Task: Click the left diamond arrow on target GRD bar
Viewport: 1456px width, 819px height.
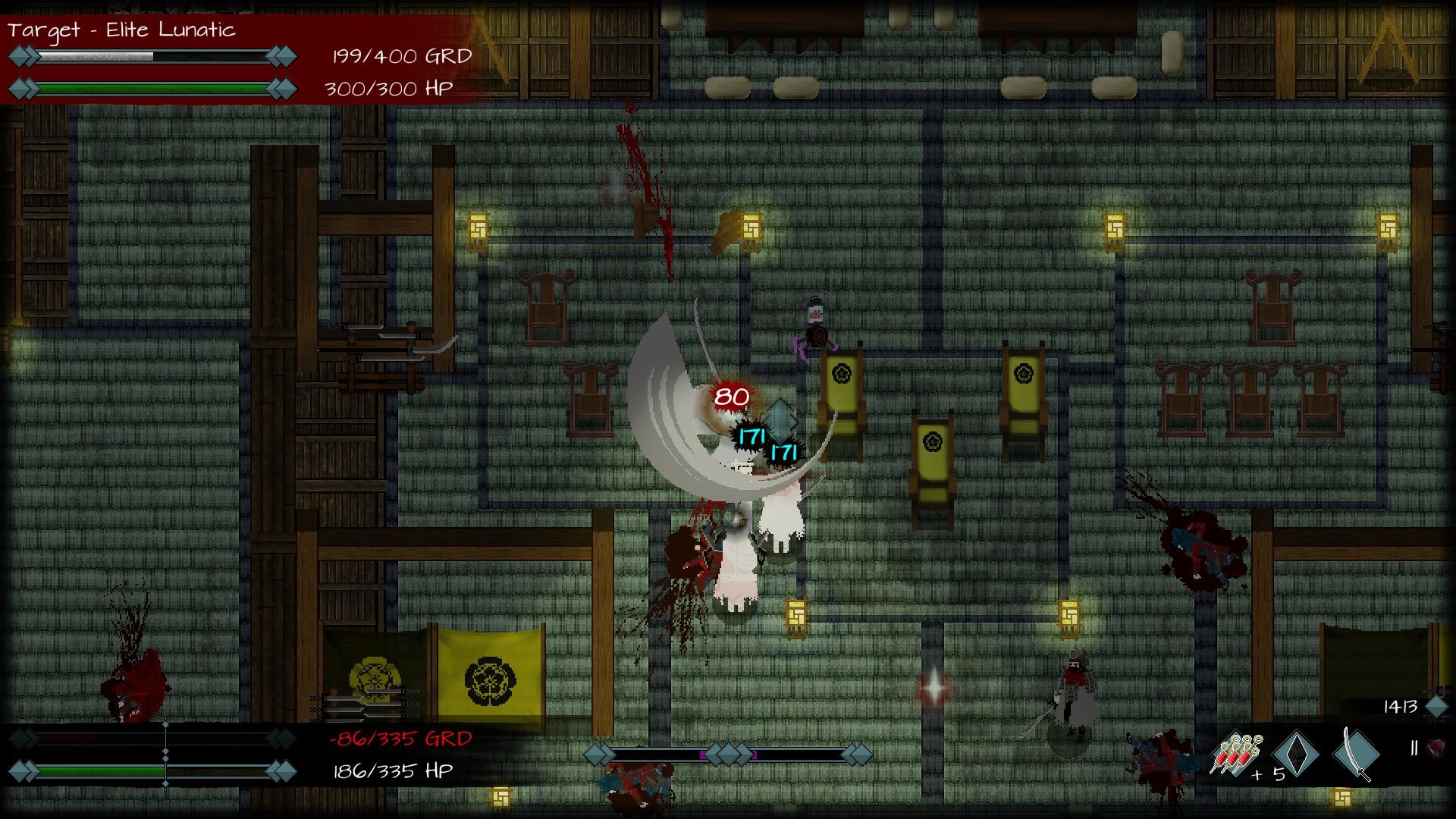Action: pyautogui.click(x=20, y=55)
